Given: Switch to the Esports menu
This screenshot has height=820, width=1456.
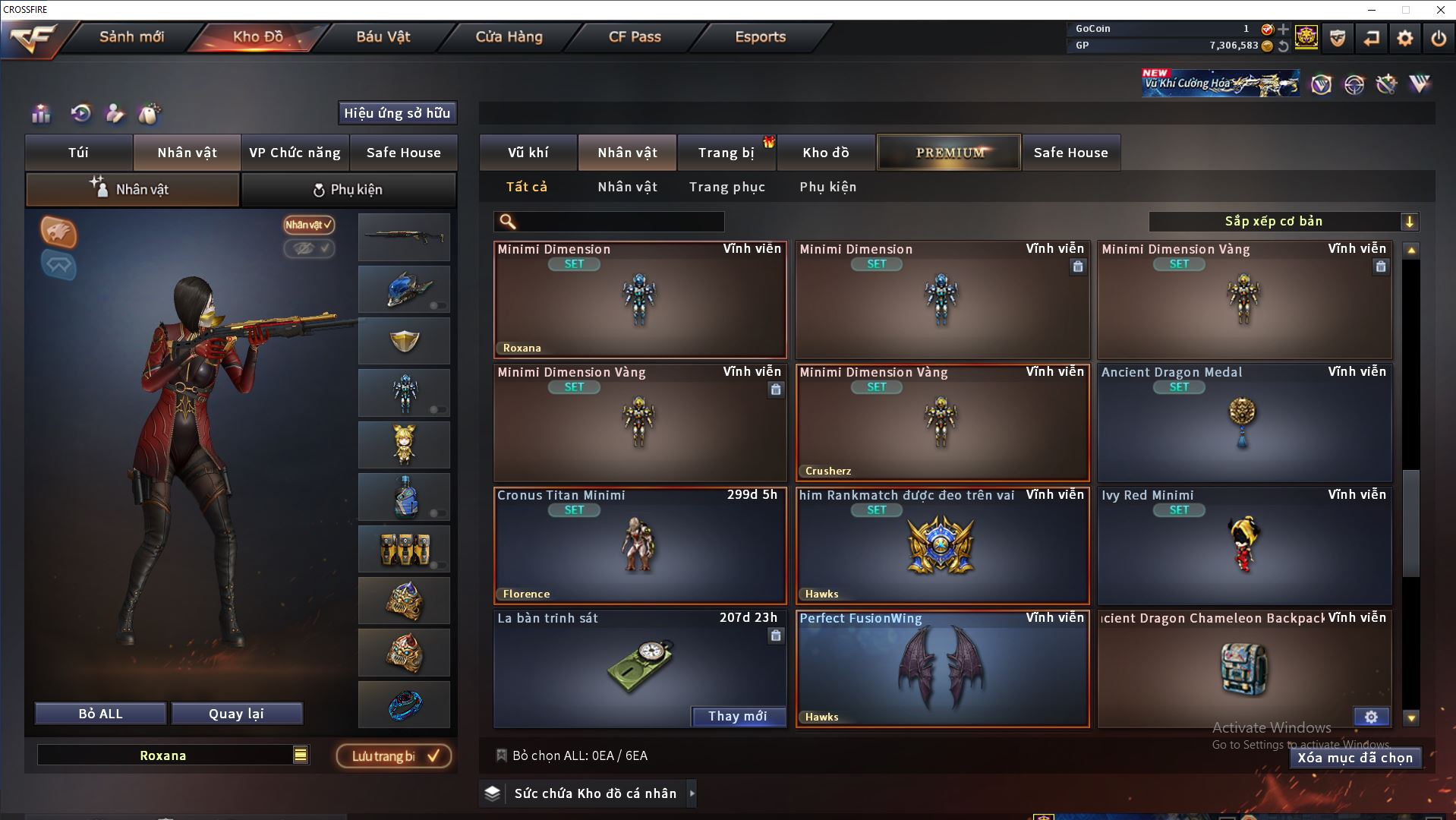Looking at the screenshot, I should tap(760, 36).
